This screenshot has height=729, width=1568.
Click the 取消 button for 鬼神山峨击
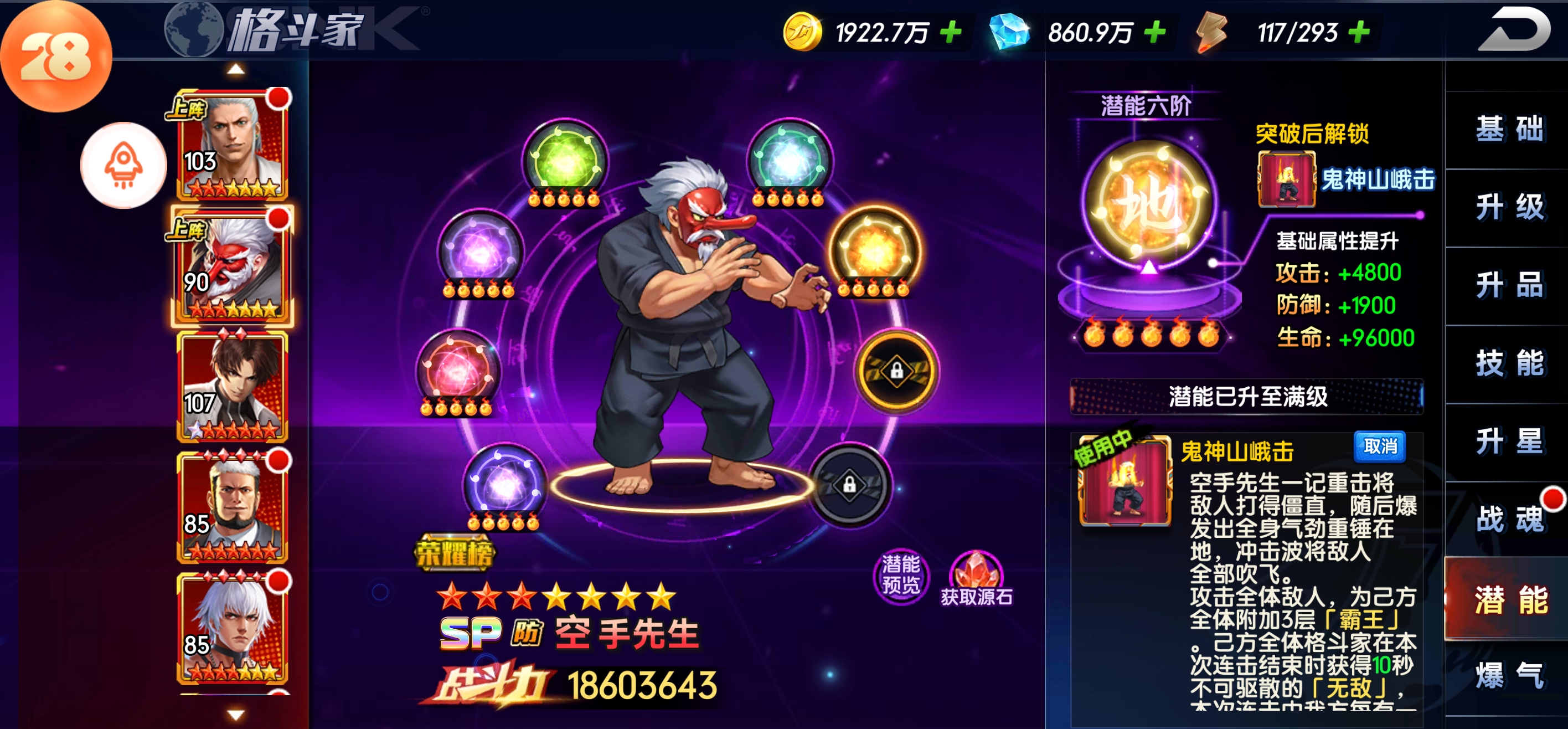1380,446
